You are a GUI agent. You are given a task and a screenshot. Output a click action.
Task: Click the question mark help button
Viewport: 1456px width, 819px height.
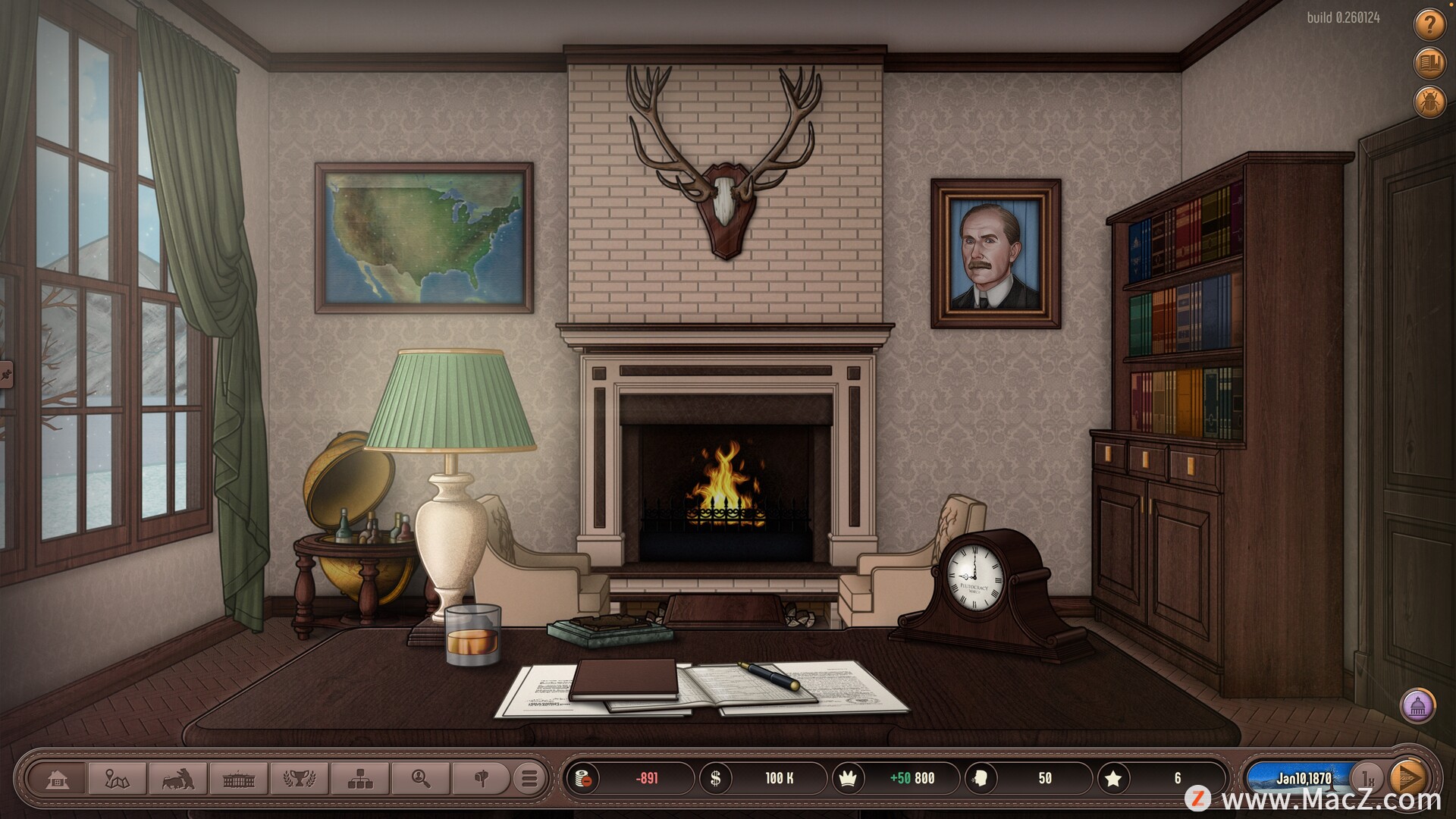(x=1429, y=26)
